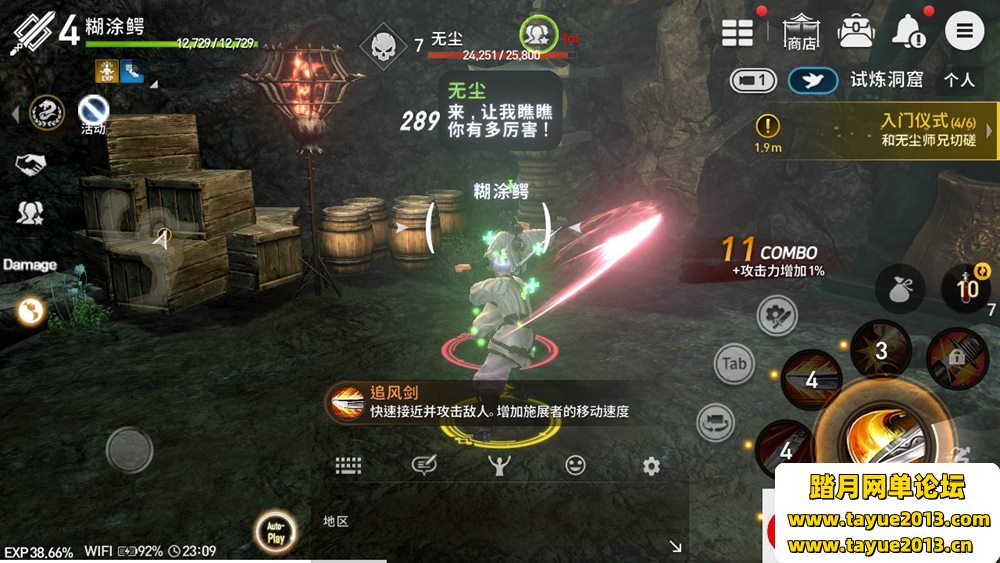Open the loot pouch icon

(899, 289)
